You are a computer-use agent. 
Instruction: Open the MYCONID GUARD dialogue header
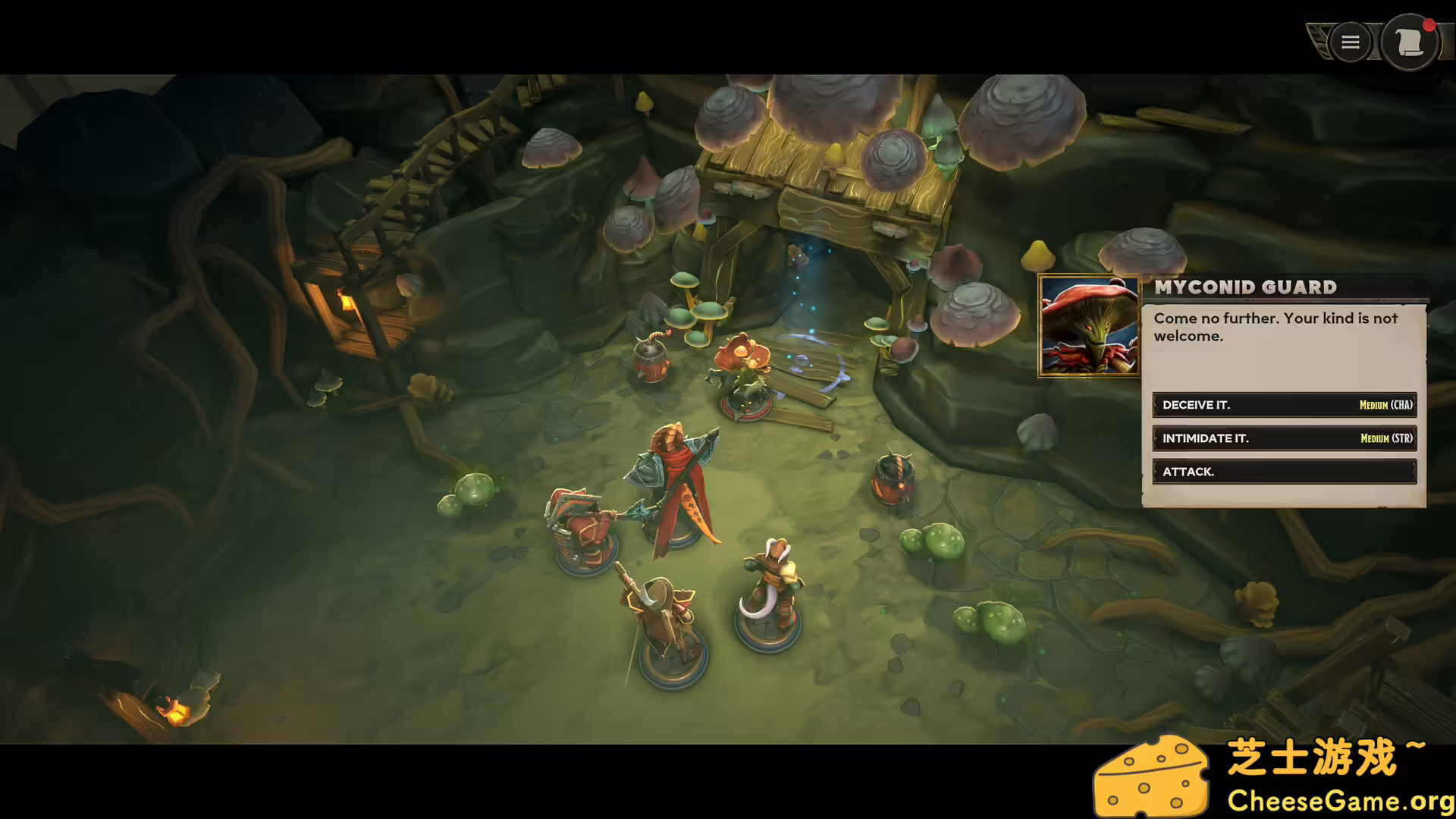pyautogui.click(x=1244, y=287)
